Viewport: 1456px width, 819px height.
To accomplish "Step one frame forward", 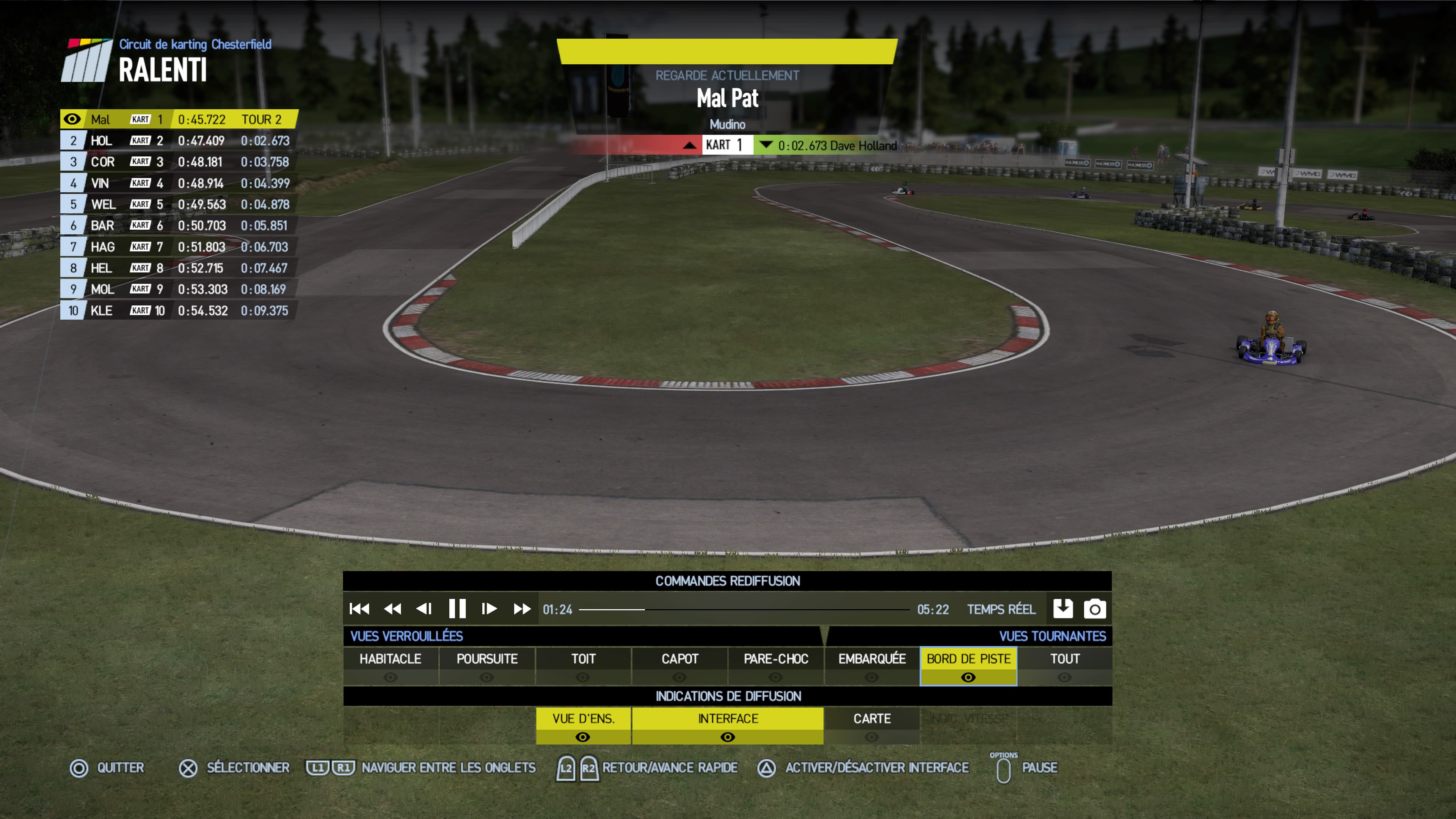I will pyautogui.click(x=489, y=609).
